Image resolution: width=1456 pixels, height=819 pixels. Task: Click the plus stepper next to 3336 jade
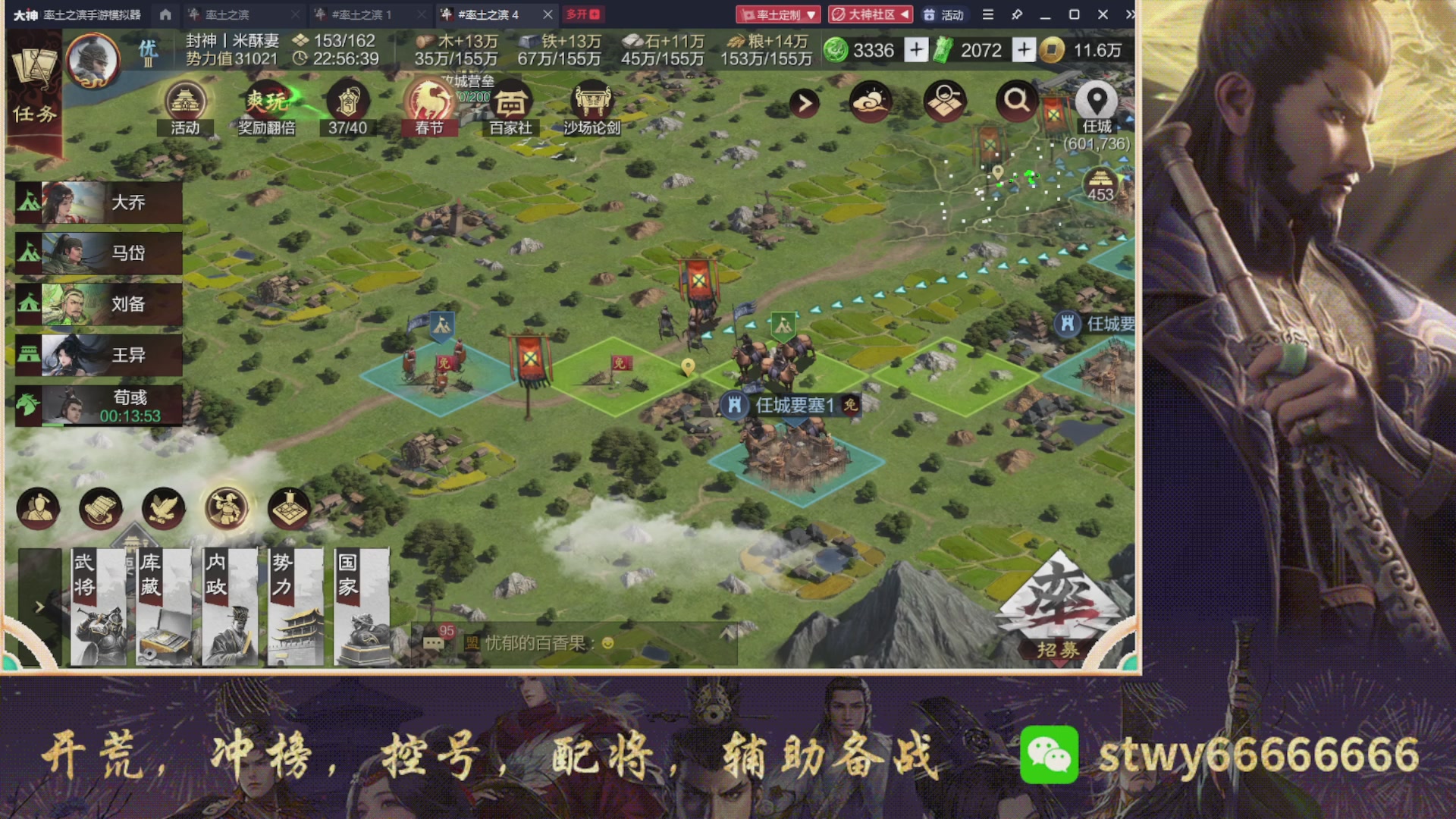[x=917, y=50]
